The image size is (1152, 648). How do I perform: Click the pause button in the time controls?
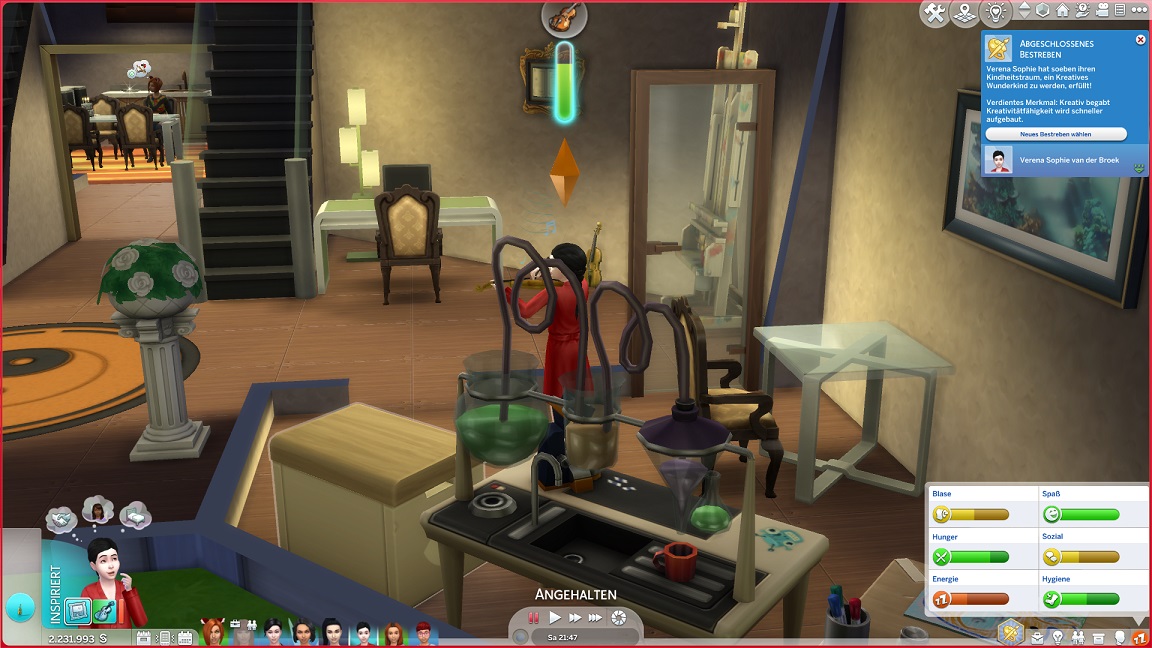coord(534,618)
